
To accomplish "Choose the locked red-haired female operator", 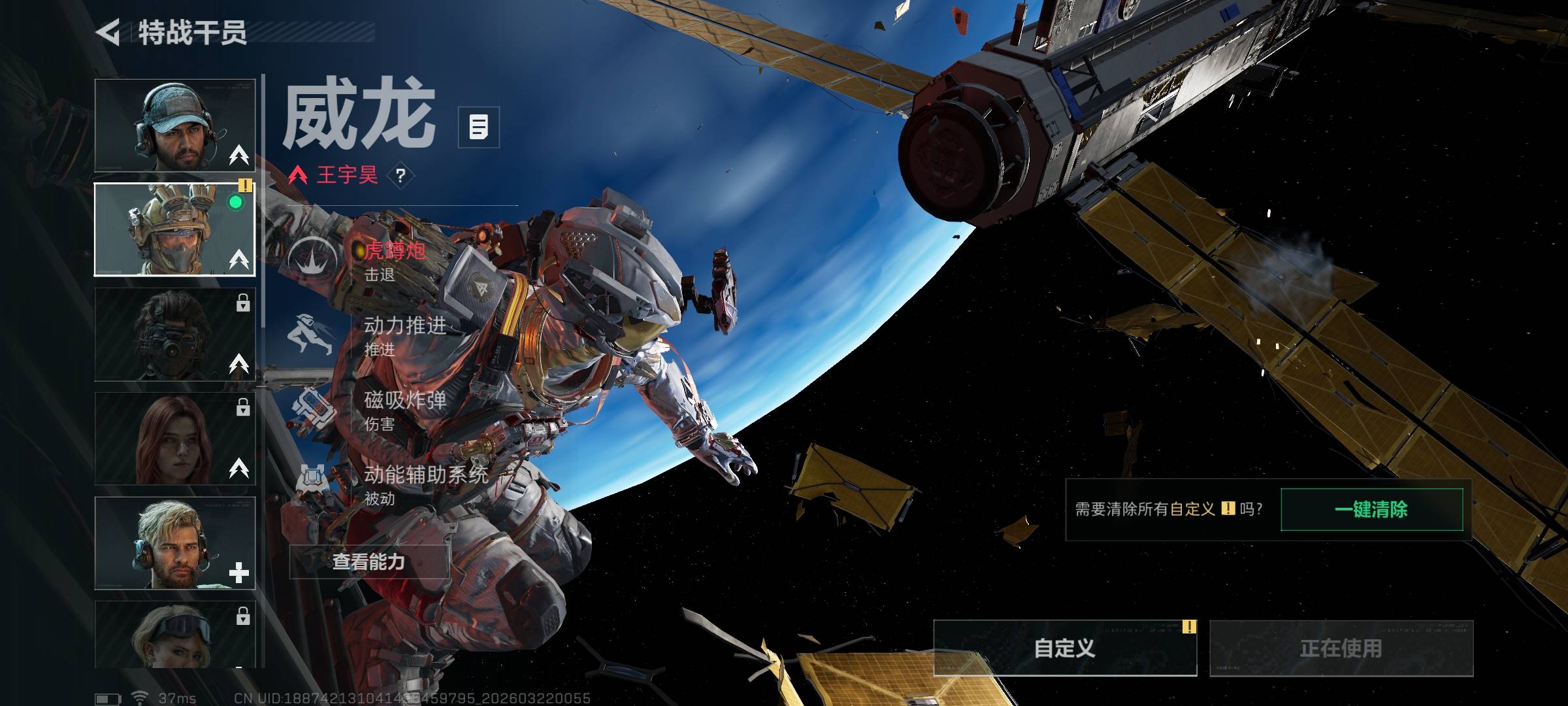I will [174, 439].
